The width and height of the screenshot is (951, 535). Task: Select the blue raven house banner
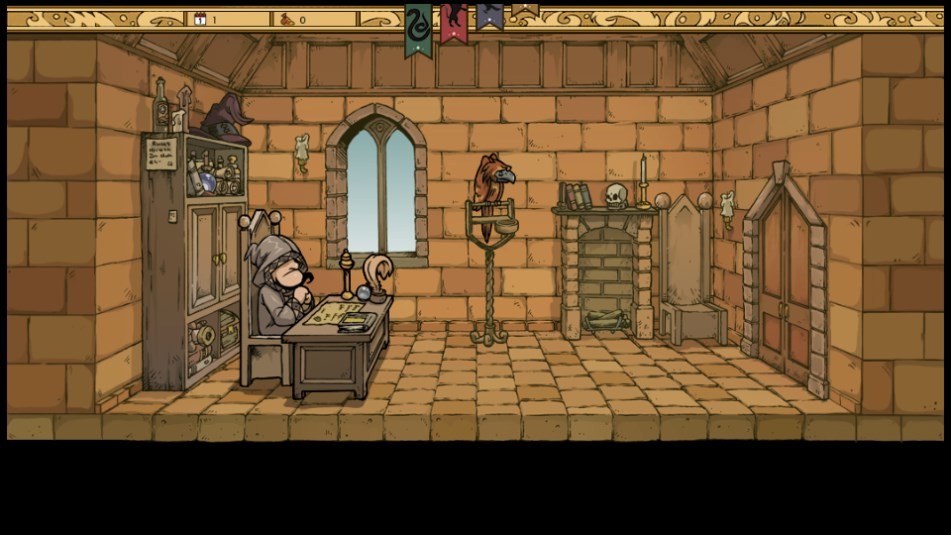[x=489, y=16]
